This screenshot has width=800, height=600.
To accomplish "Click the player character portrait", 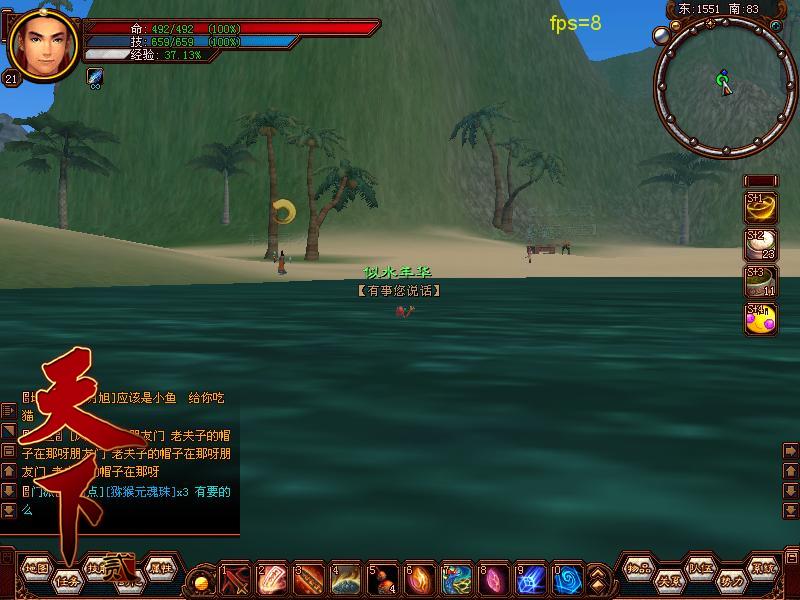I will coord(44,44).
